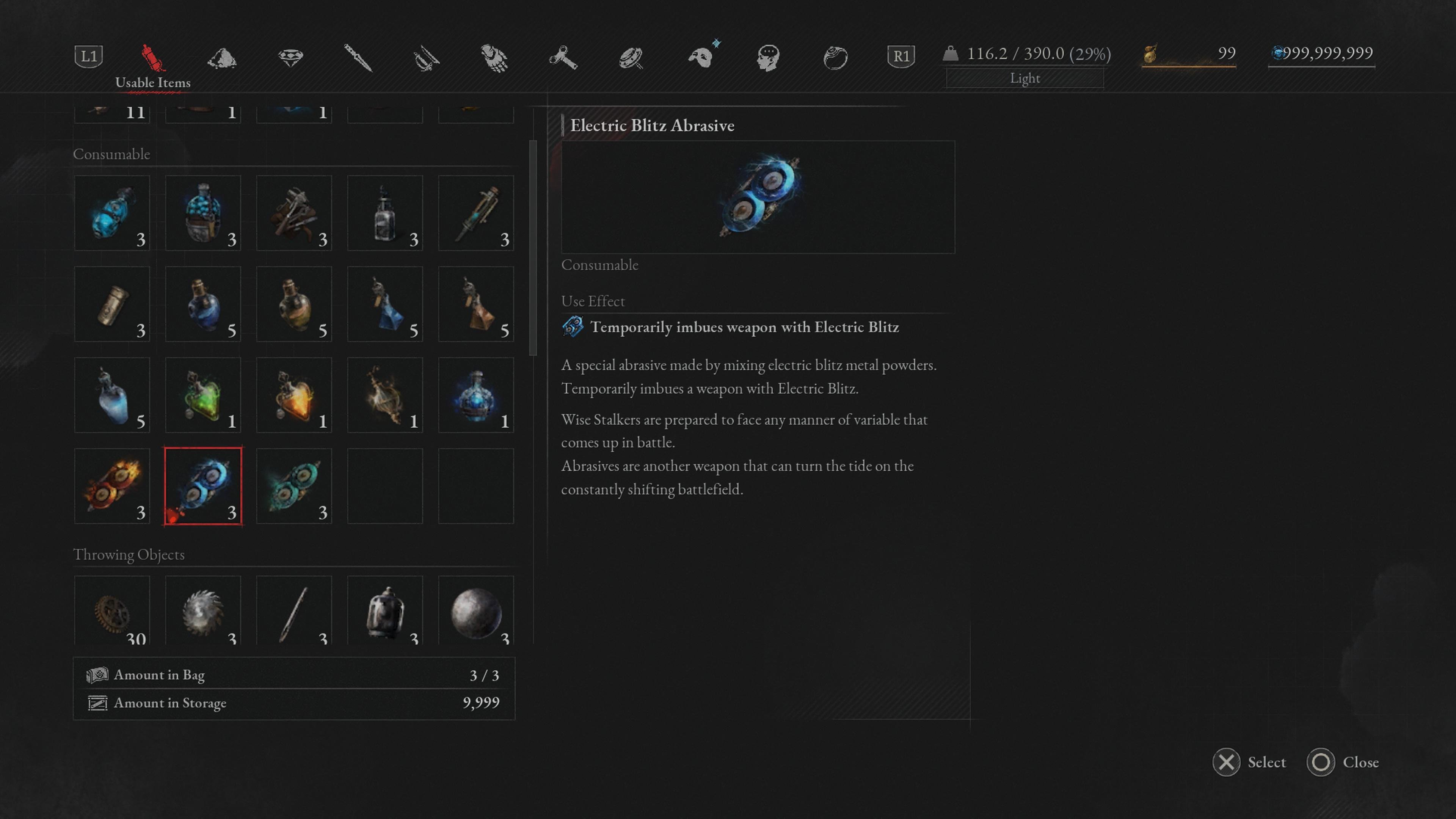Open the diamond gem category tab
The image size is (1456, 819).
tap(290, 57)
